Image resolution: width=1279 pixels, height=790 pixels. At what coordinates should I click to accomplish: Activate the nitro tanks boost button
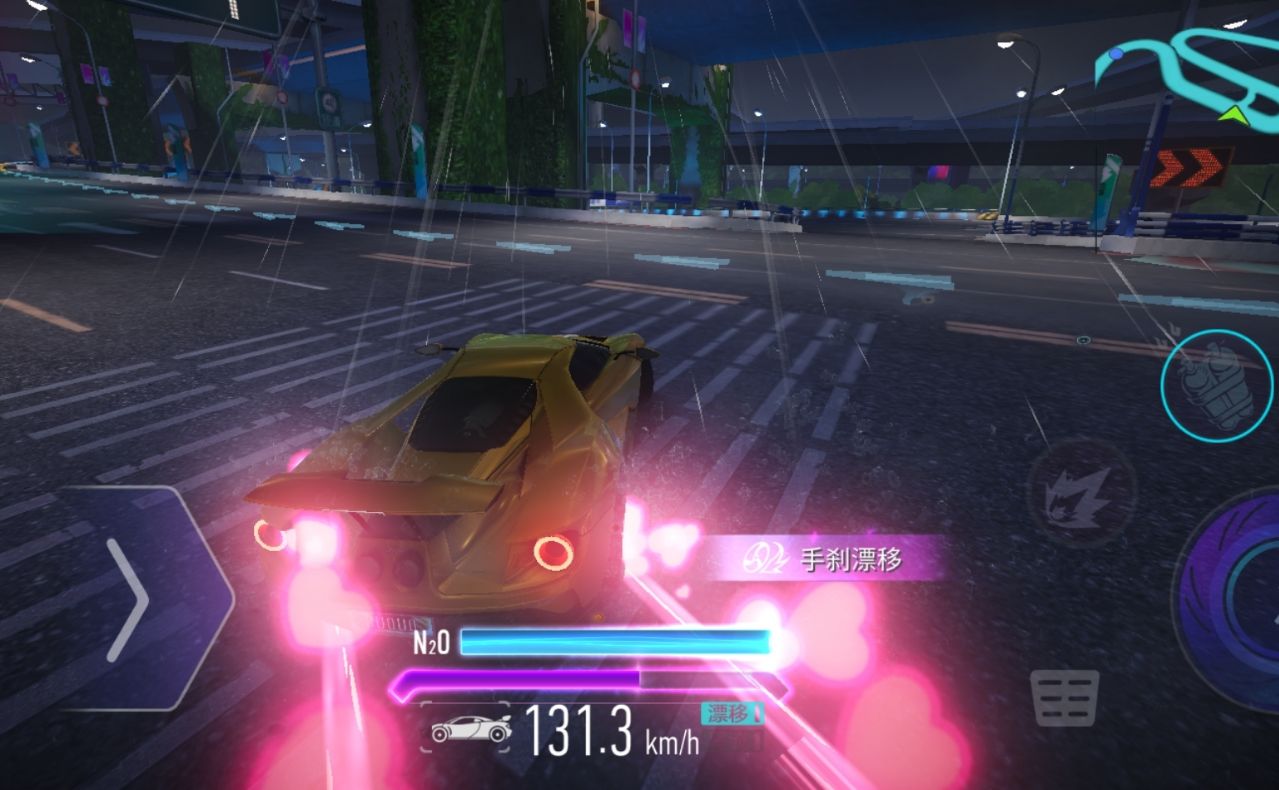(x=1216, y=385)
